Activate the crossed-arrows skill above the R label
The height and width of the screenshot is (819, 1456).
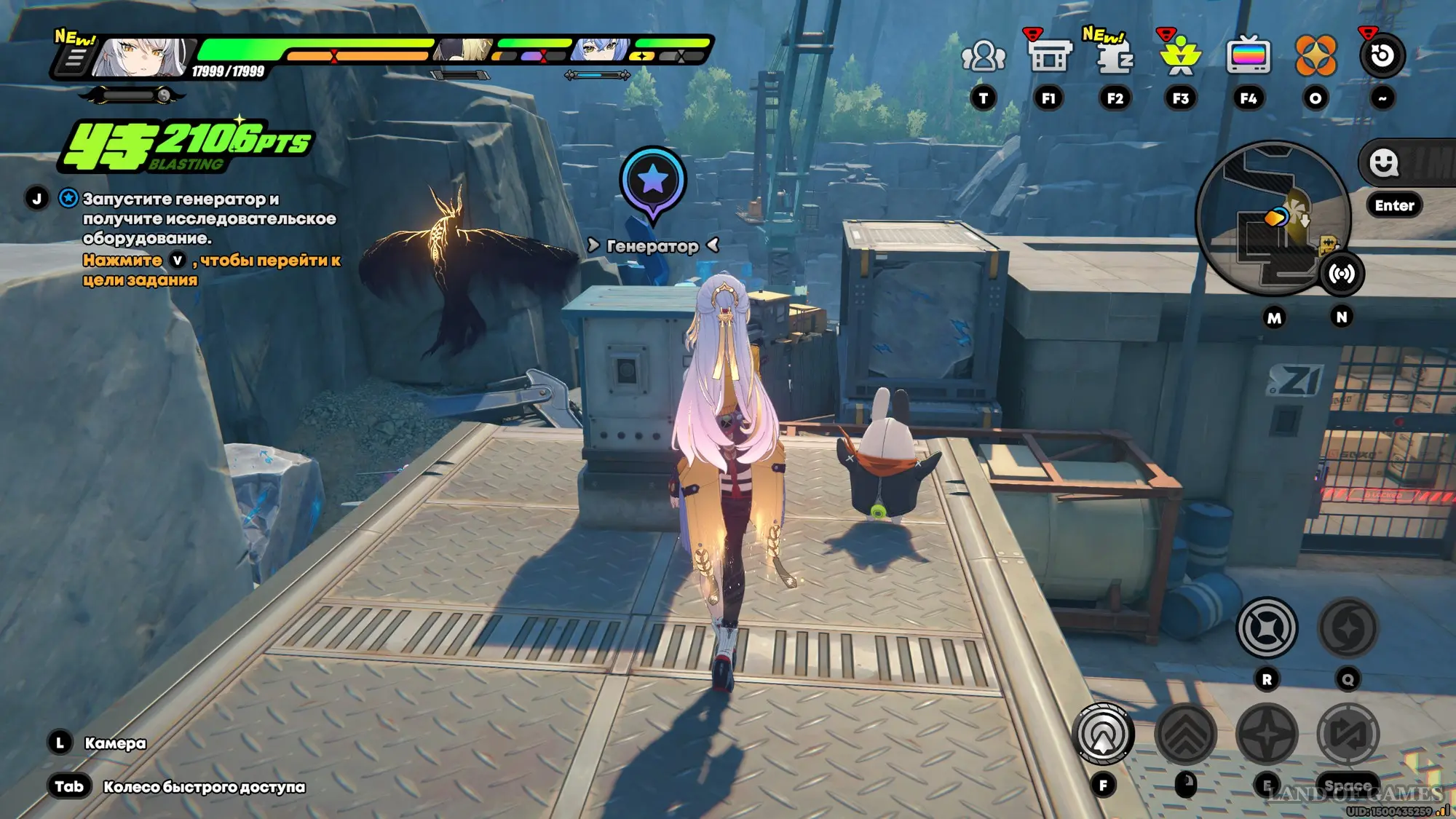click(x=1267, y=628)
